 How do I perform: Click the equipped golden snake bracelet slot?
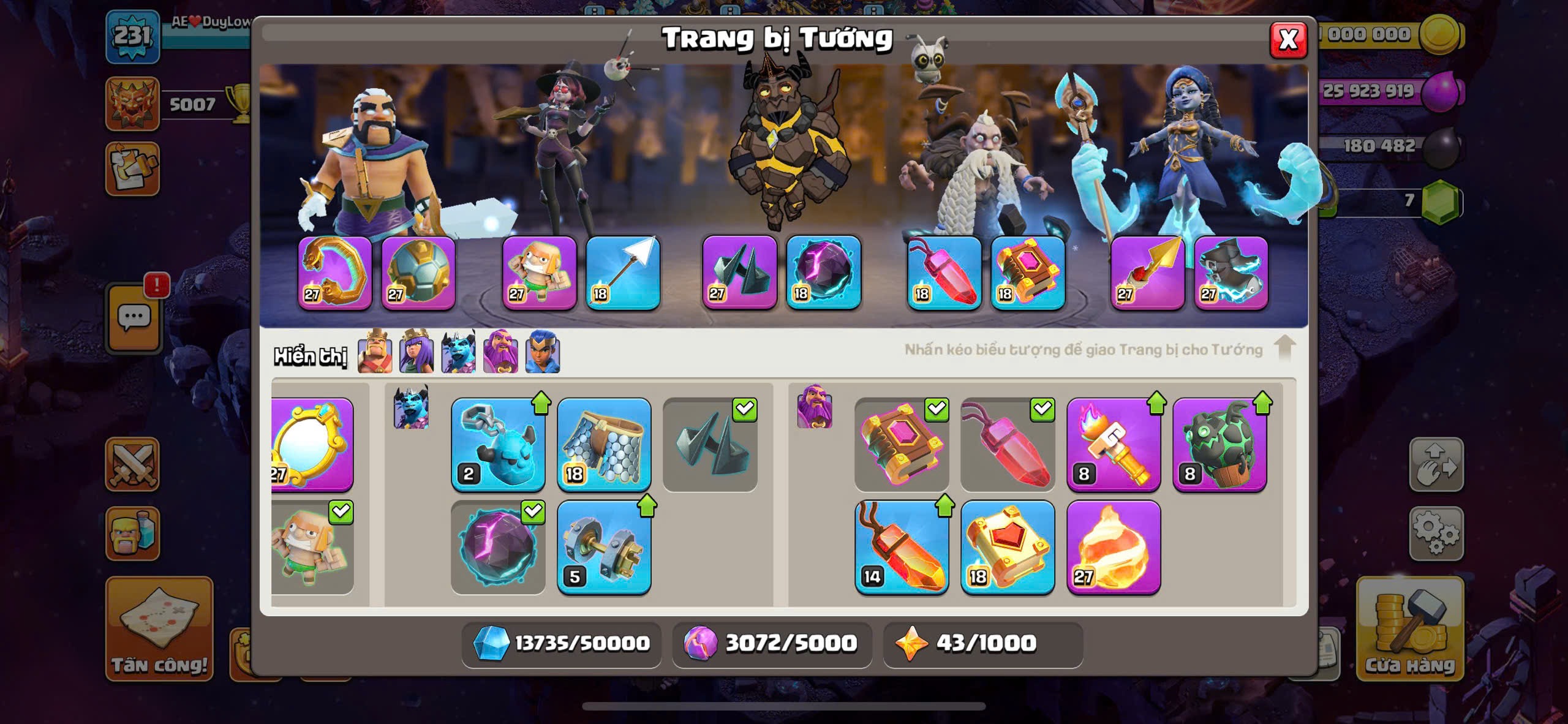335,273
